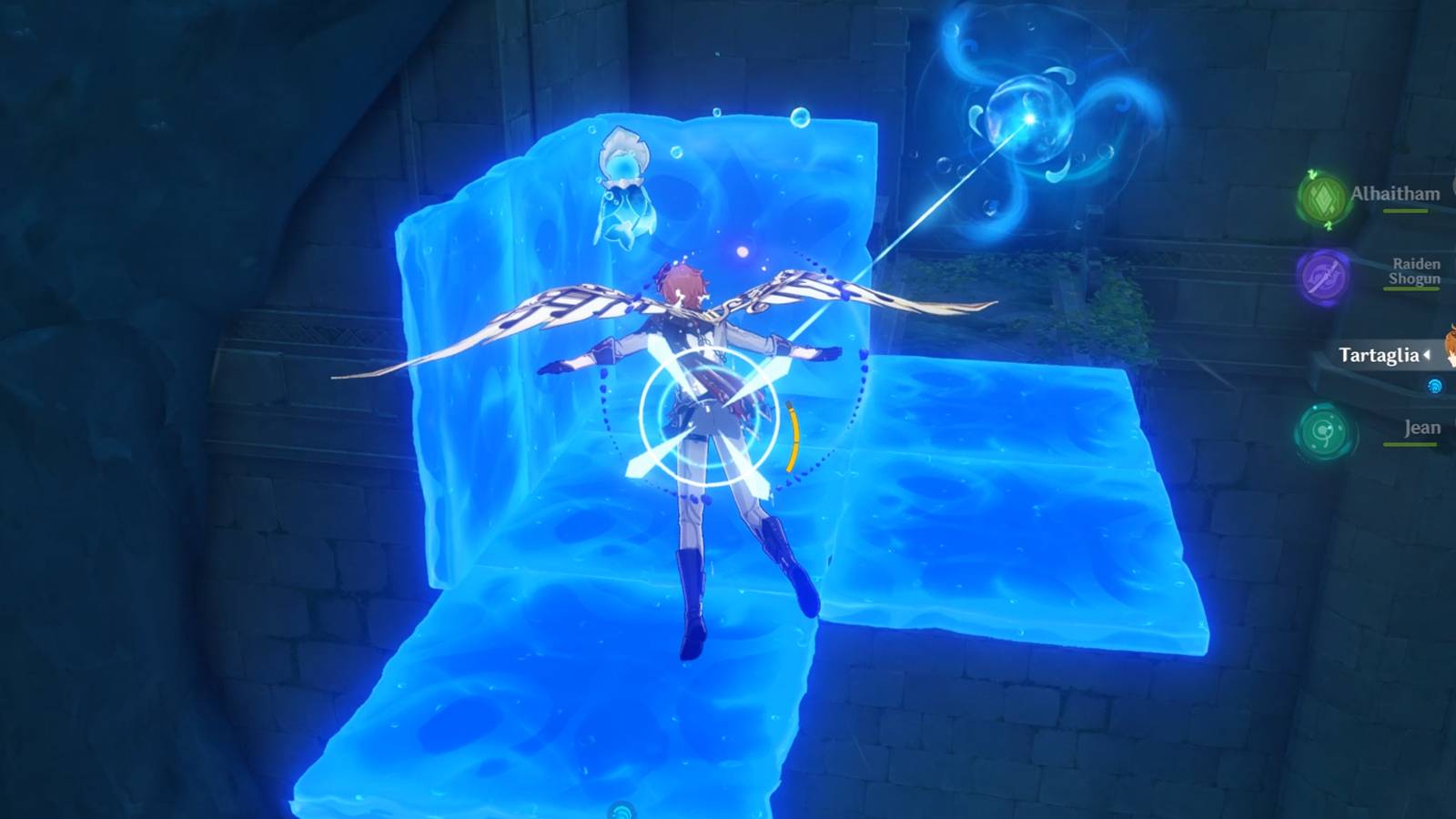Click the left-pointing arrow beside Tartaglia's name
The image size is (1456, 819).
pyautogui.click(x=1425, y=355)
